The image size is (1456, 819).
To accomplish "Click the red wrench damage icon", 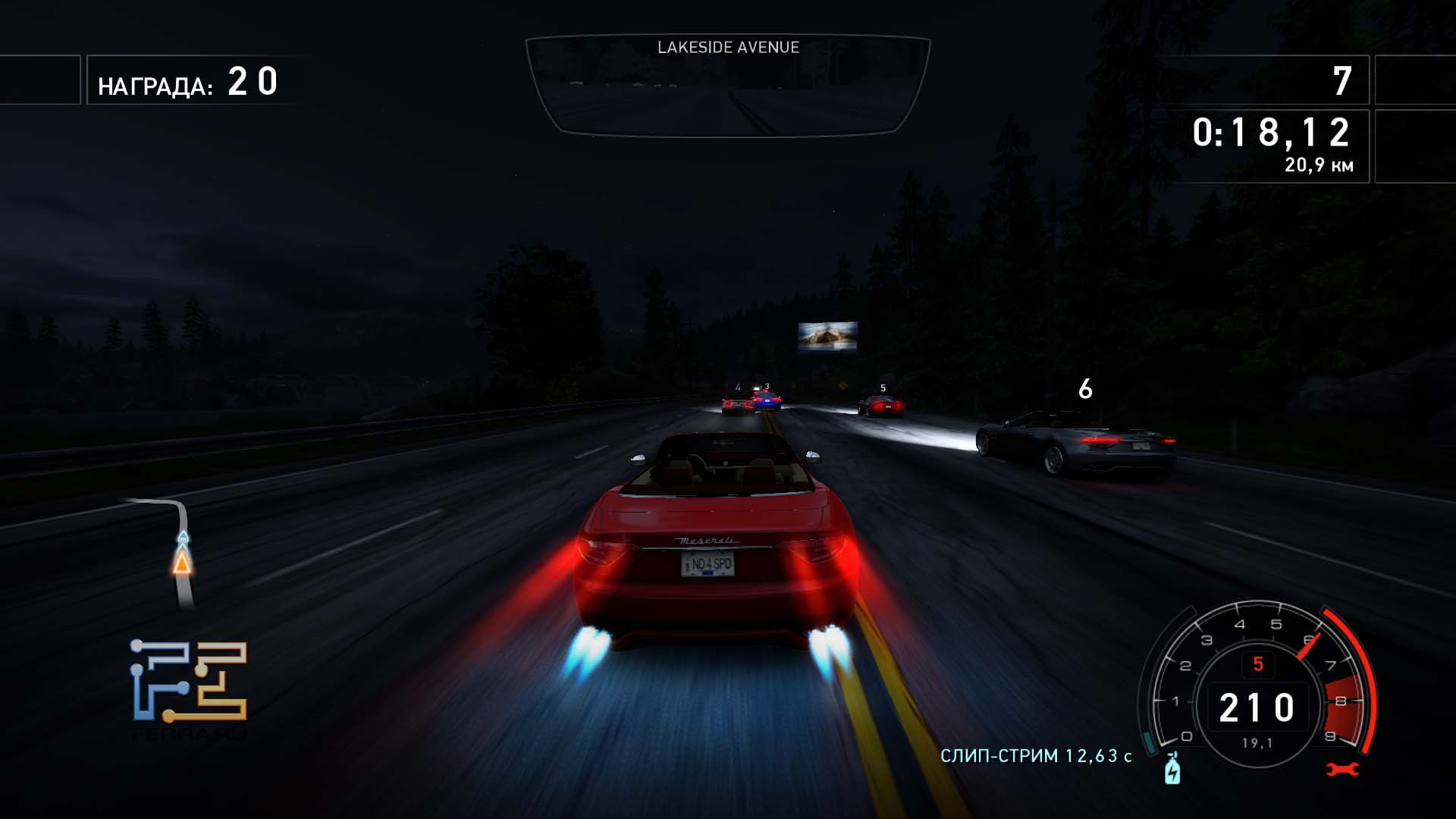I will [x=1342, y=770].
